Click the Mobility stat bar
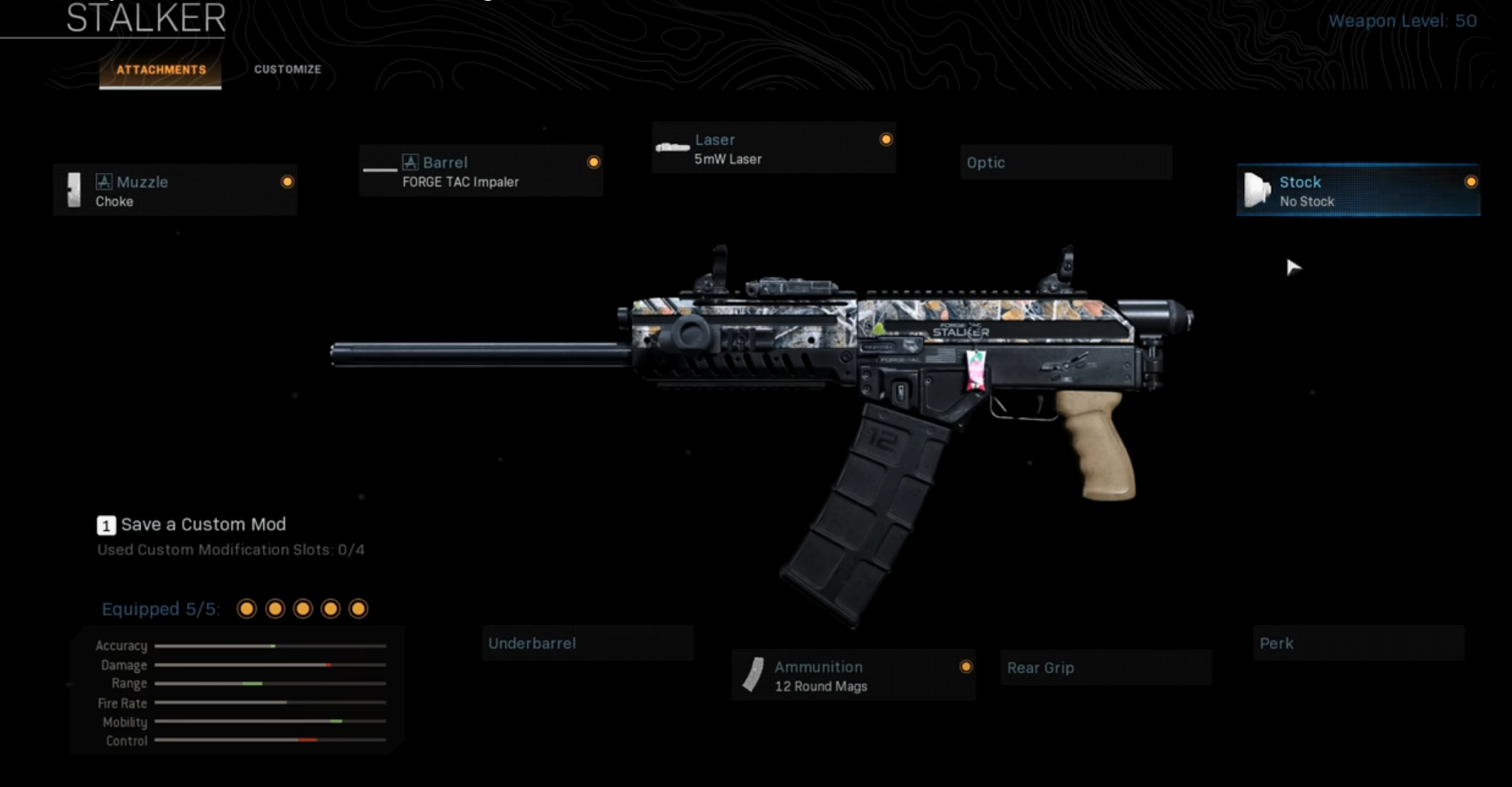 [x=269, y=722]
